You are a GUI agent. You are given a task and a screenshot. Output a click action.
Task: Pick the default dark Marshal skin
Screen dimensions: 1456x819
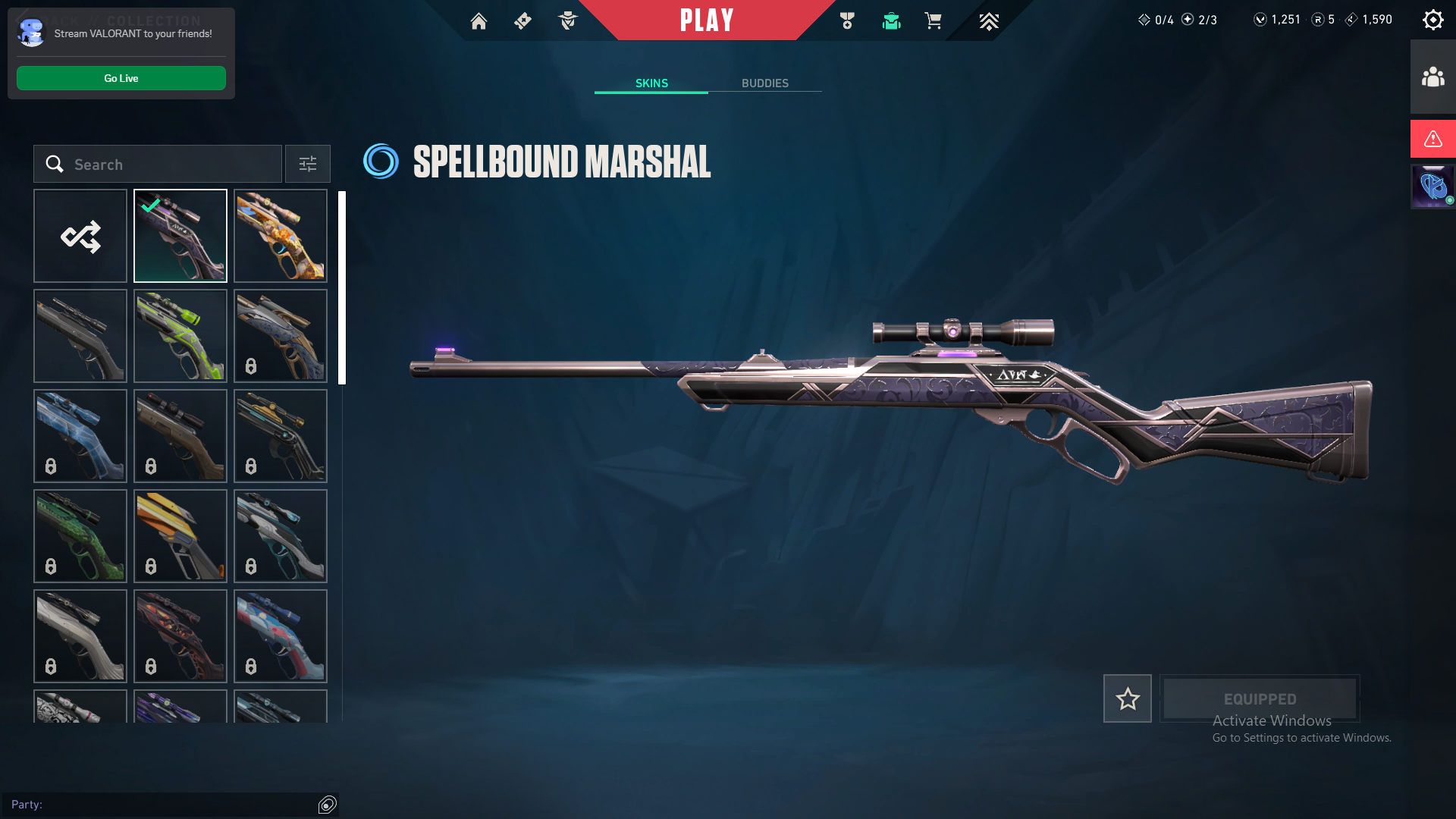click(80, 336)
